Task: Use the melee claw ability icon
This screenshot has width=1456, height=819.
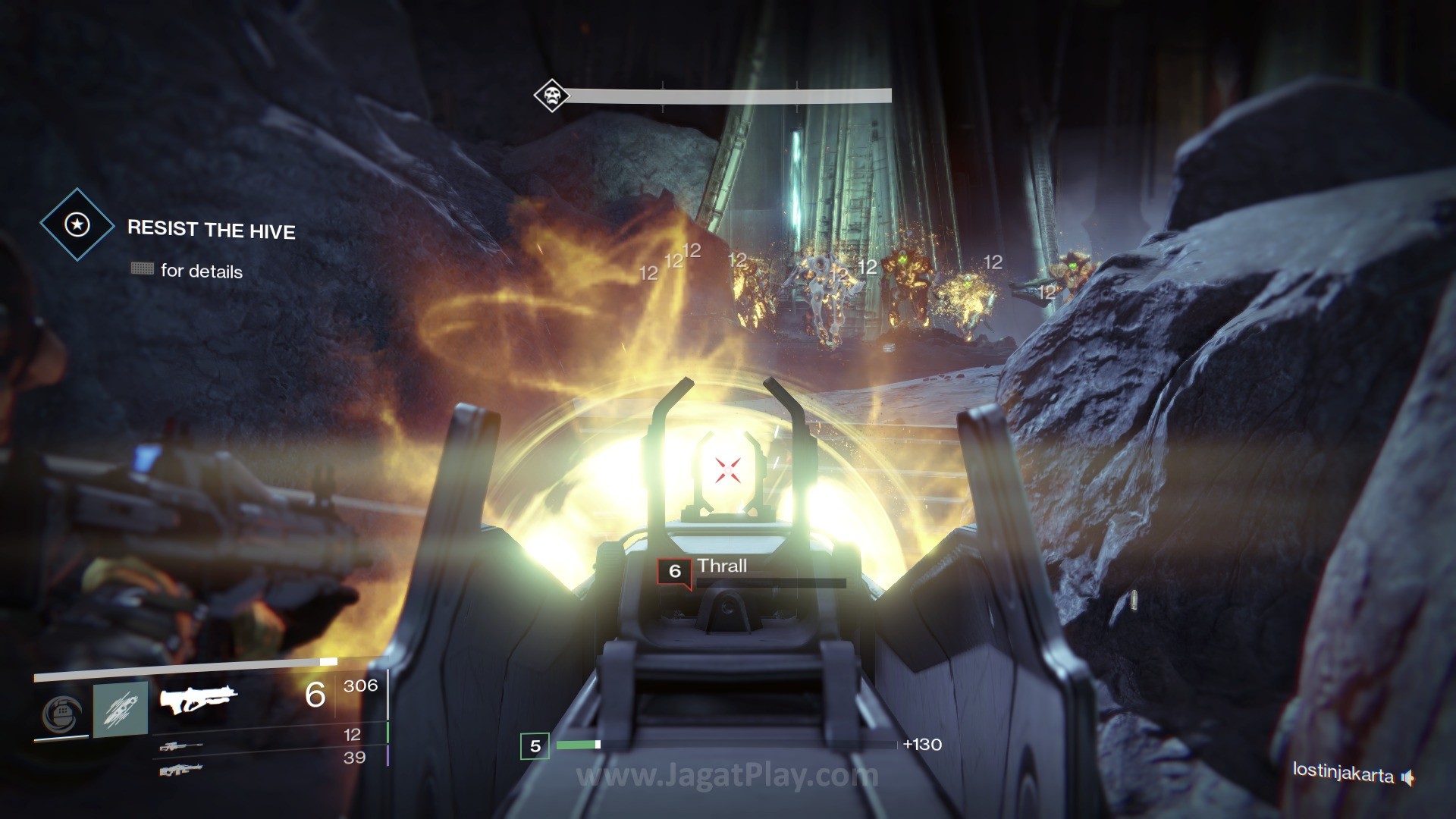Action: point(121,710)
